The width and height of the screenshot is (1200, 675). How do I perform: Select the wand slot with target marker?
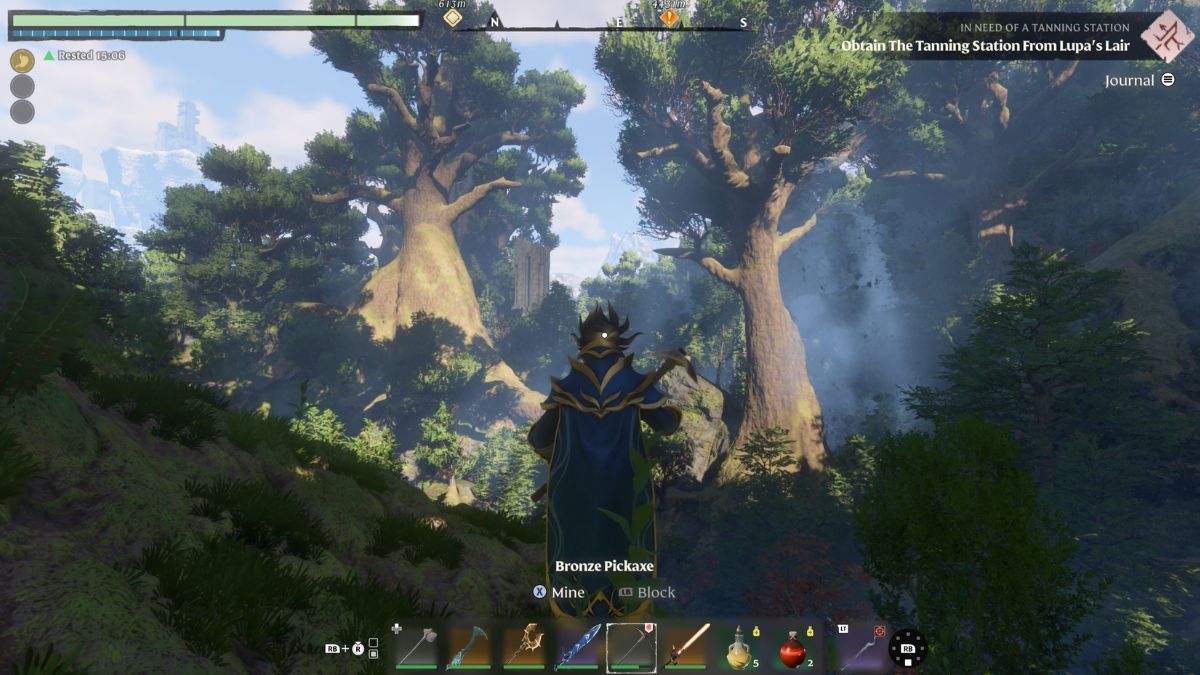[858, 646]
